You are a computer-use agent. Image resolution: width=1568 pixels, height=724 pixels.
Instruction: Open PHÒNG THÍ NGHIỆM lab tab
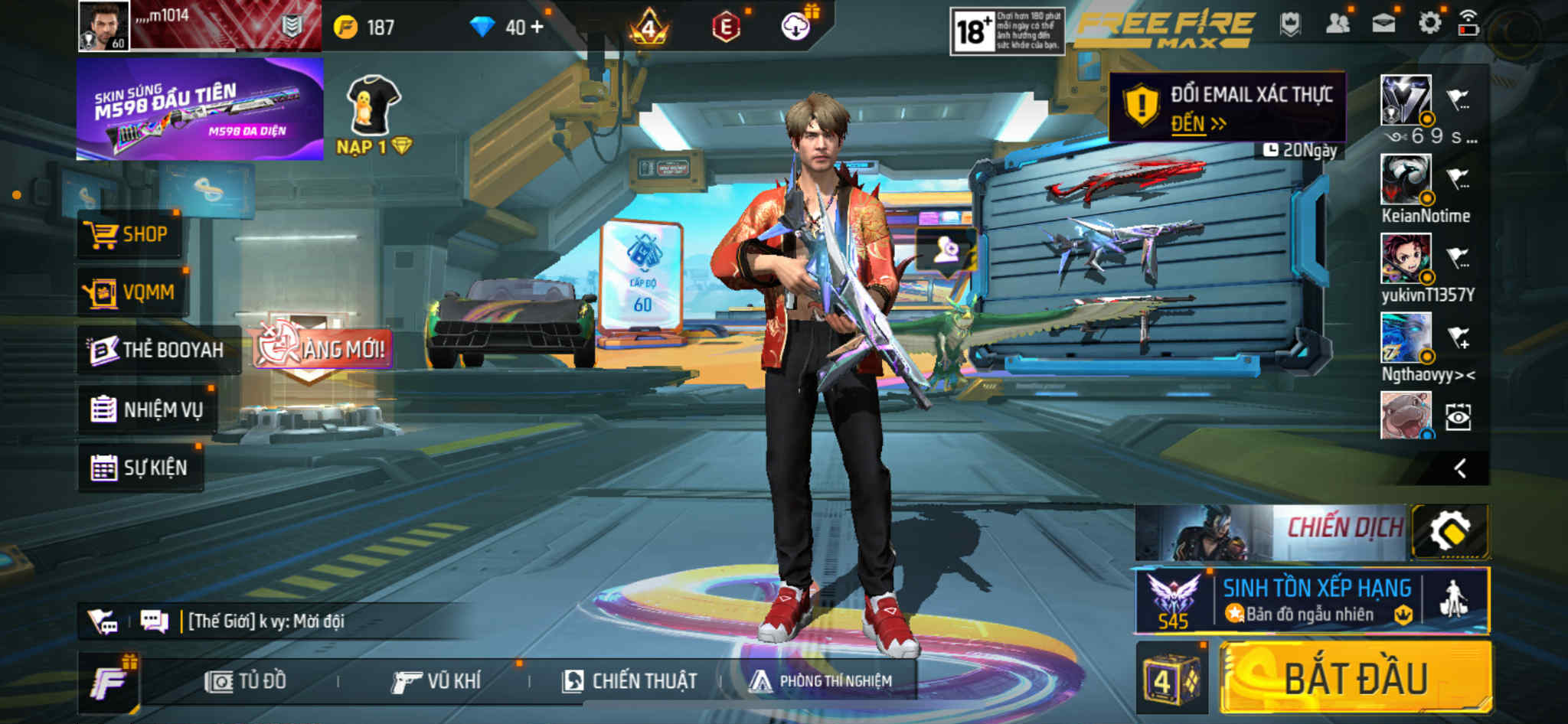pos(821,681)
